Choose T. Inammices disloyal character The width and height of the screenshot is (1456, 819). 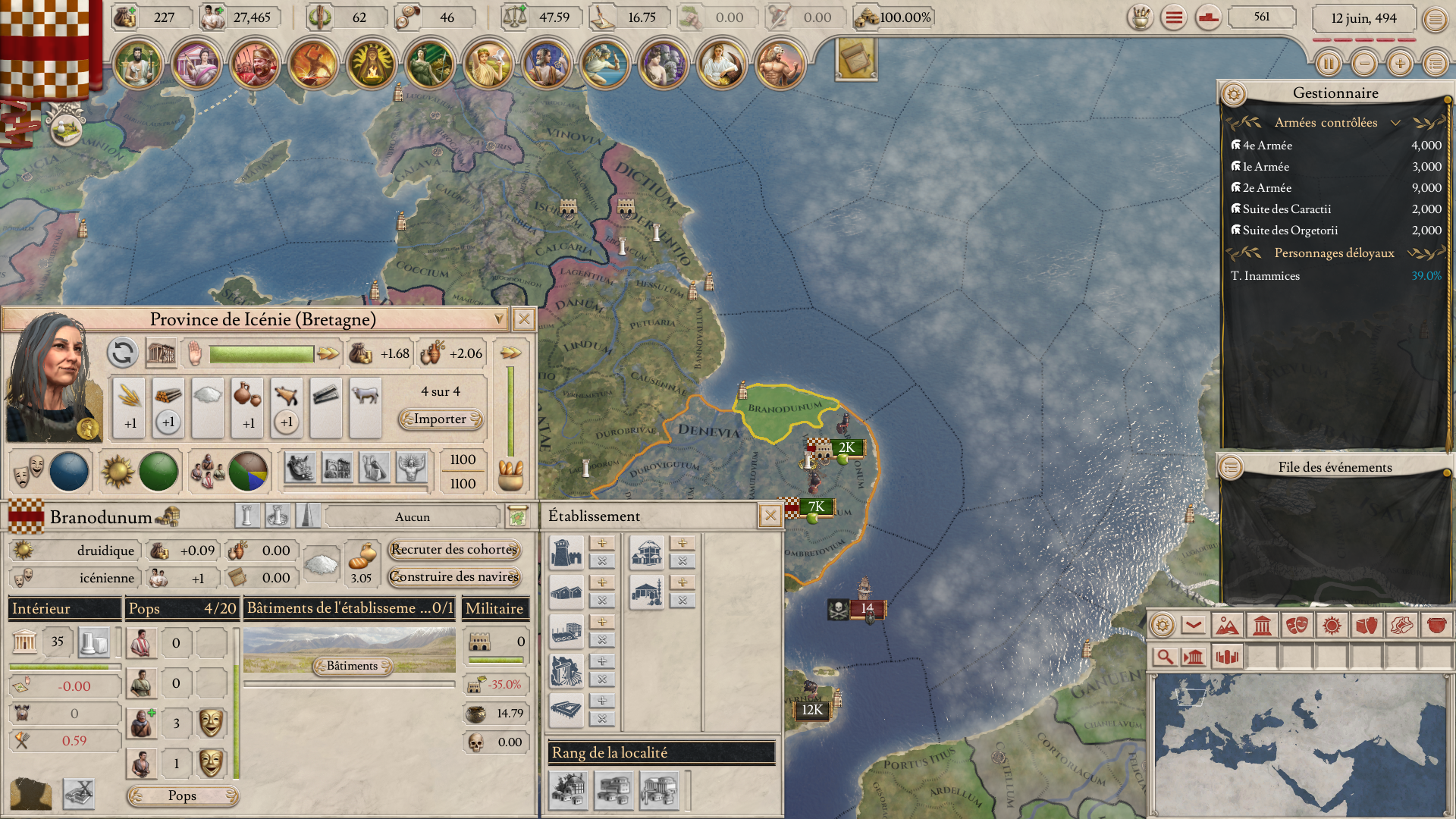coord(1265,276)
